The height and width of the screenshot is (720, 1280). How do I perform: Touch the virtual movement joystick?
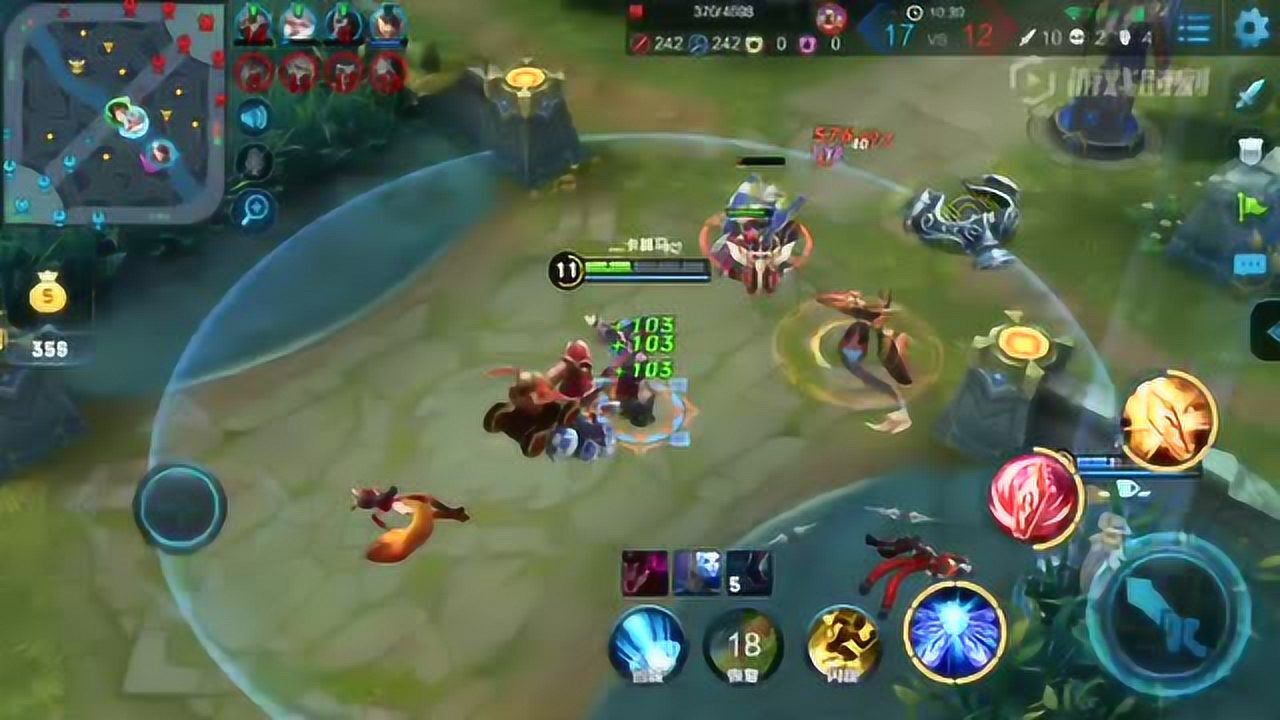coord(180,507)
